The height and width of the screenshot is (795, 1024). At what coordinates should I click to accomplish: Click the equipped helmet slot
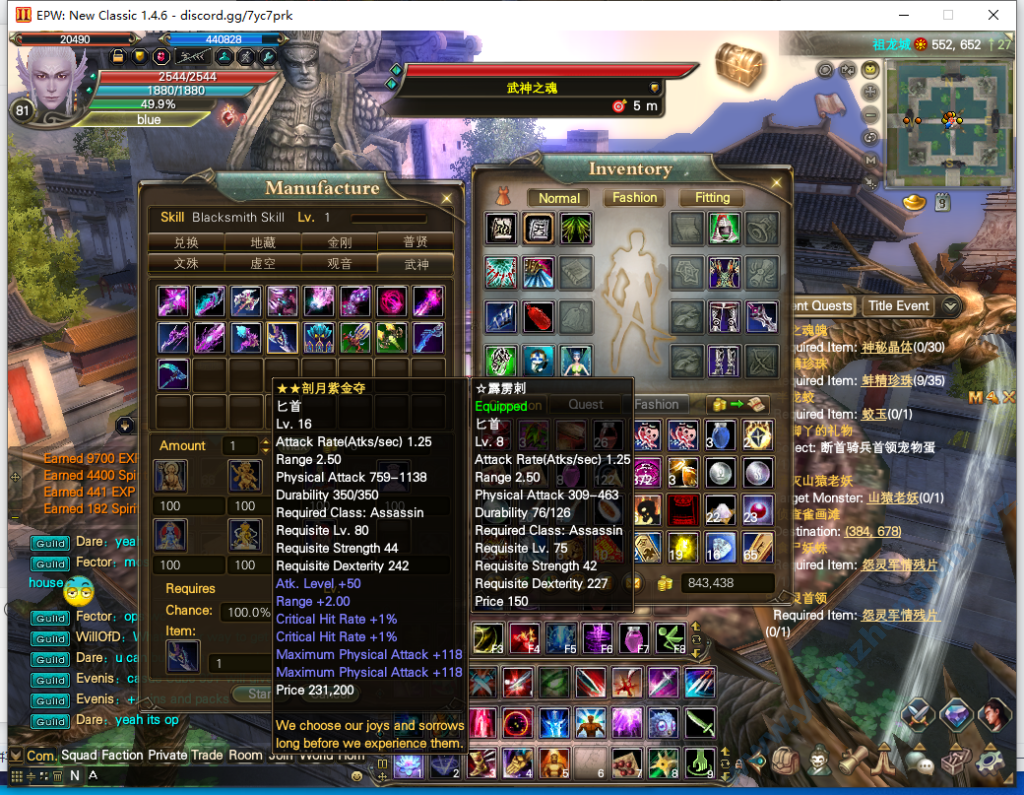(724, 228)
